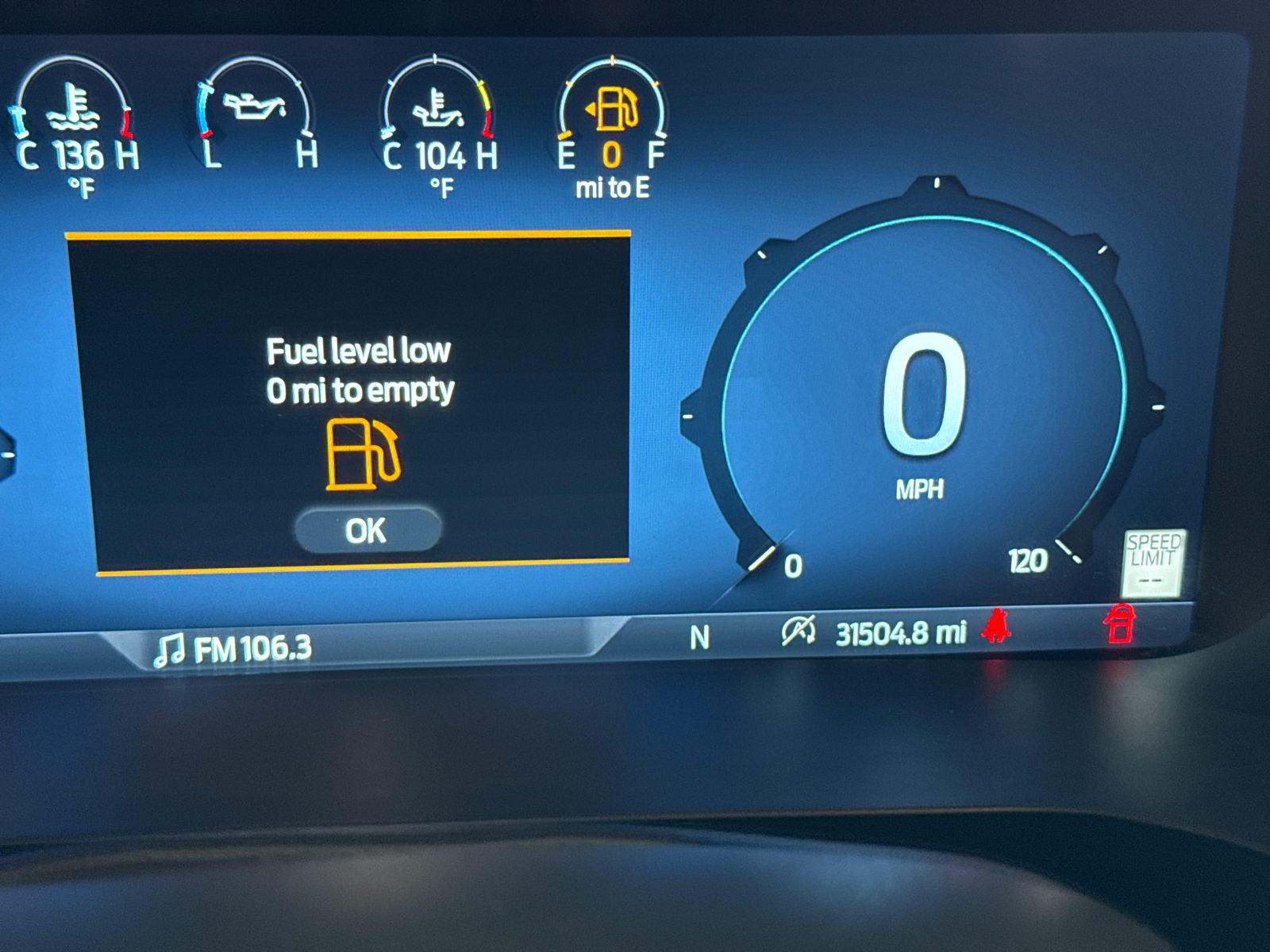Viewport: 1270px width, 952px height.
Task: Select the coolant temperature gauge icon
Action: 73,107
